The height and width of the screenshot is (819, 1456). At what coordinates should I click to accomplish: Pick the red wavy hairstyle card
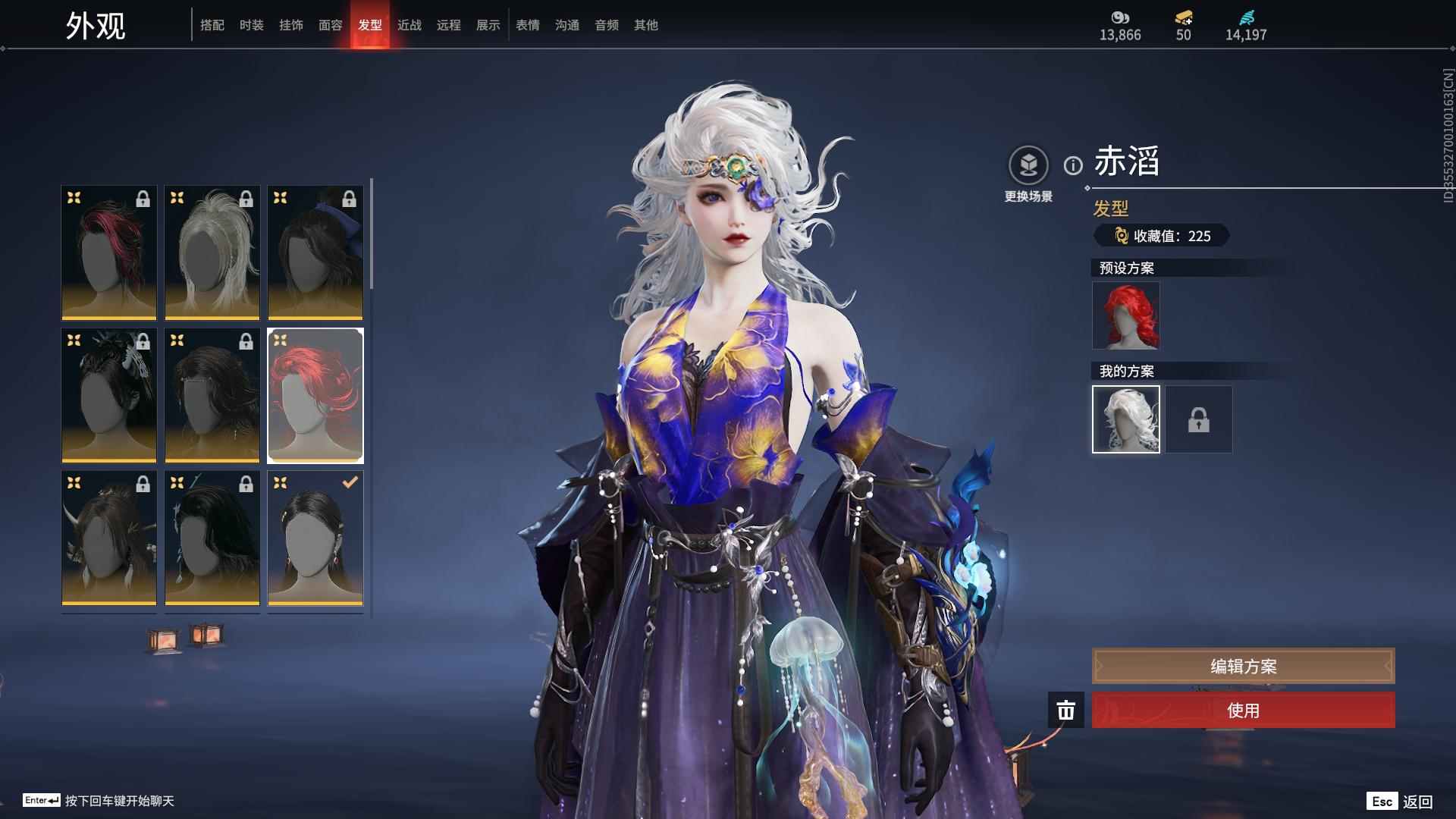[315, 395]
